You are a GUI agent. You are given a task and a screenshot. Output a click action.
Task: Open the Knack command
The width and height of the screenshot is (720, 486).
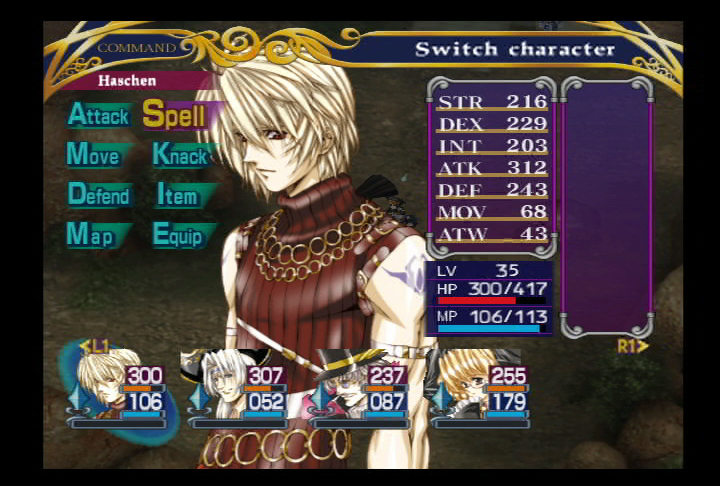pyautogui.click(x=181, y=155)
